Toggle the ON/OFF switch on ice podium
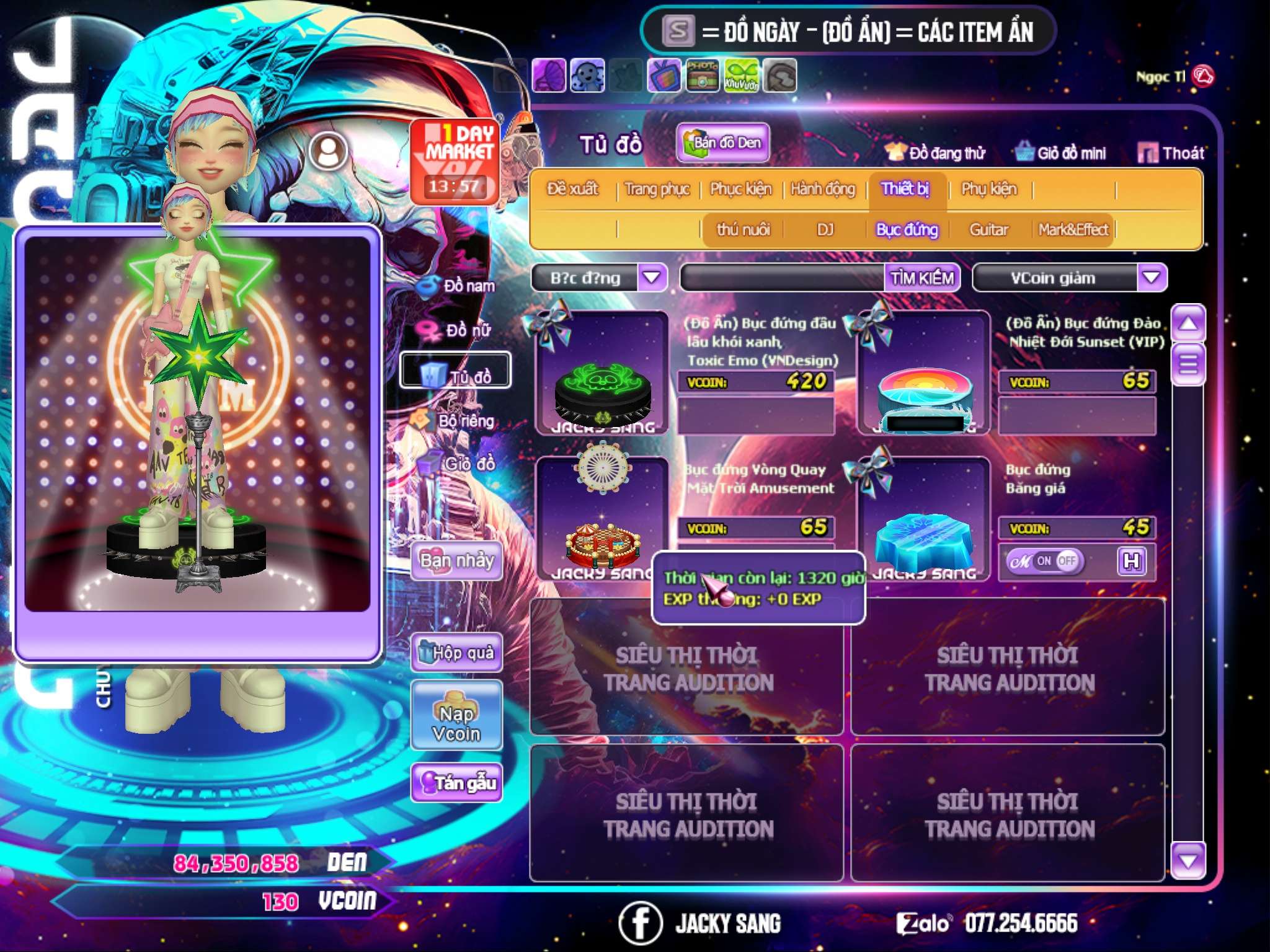 (1045, 562)
